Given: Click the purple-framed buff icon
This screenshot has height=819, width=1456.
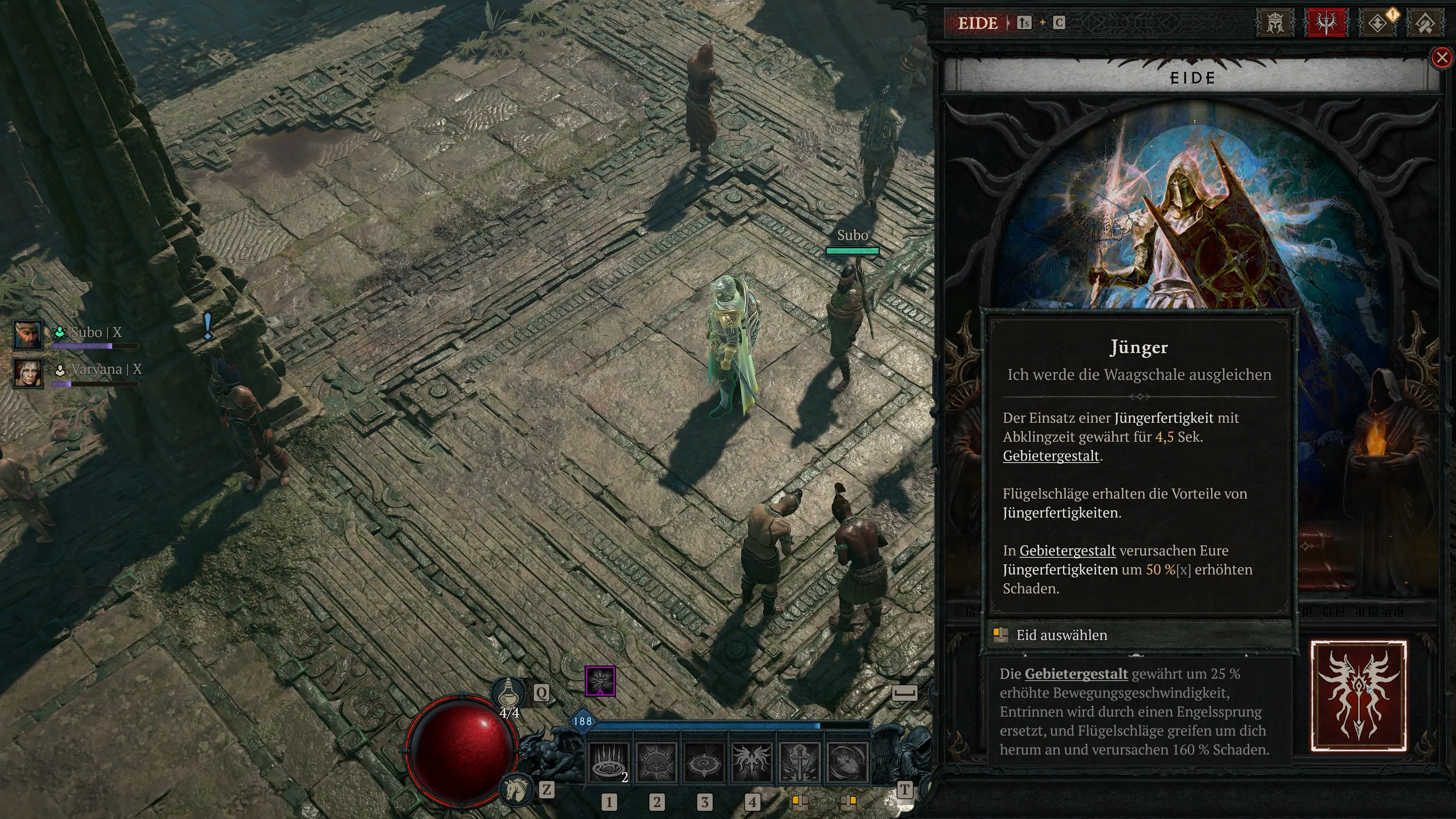Looking at the screenshot, I should pos(600,681).
